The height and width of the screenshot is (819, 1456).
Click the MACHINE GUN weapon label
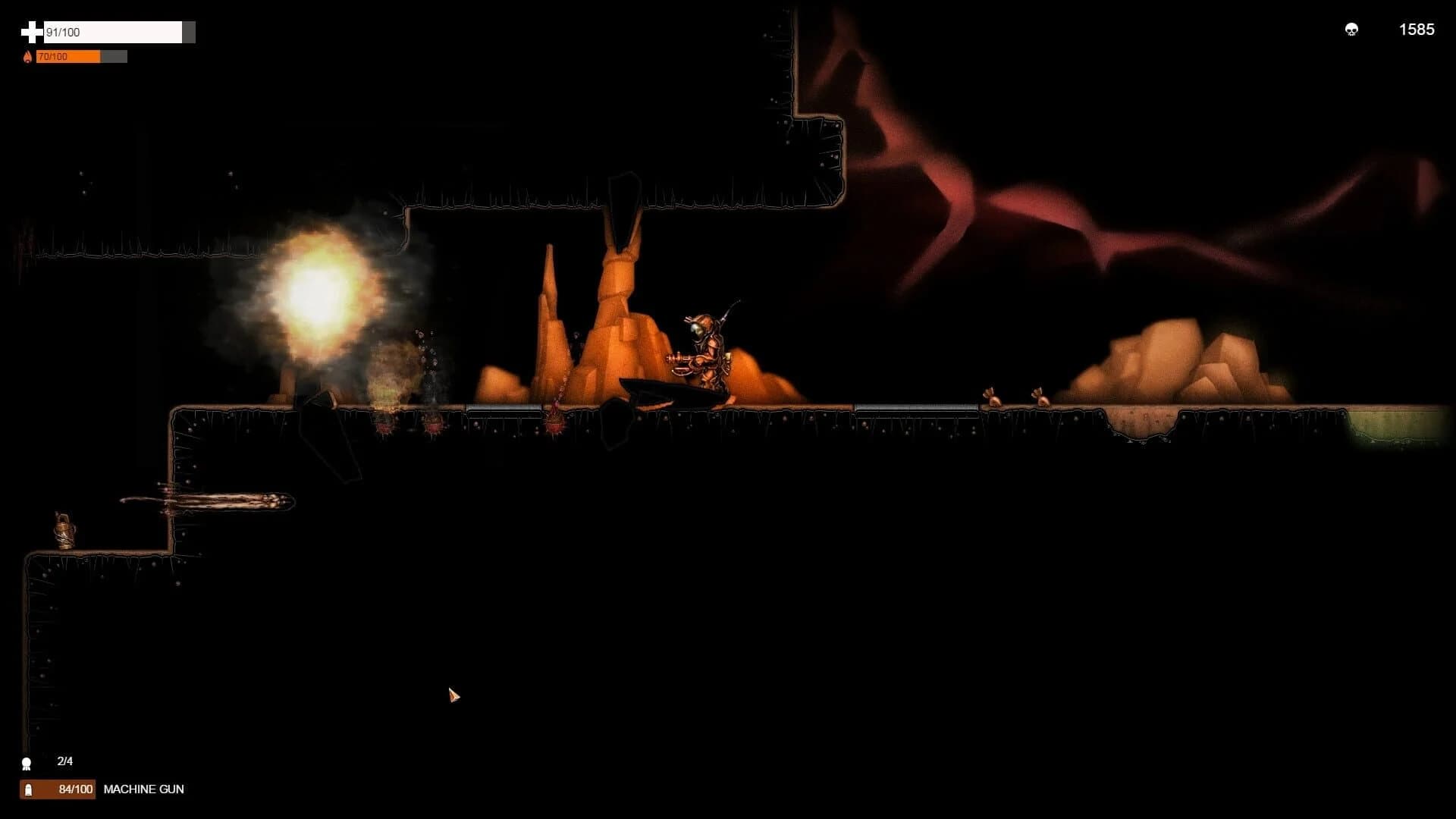click(x=144, y=789)
